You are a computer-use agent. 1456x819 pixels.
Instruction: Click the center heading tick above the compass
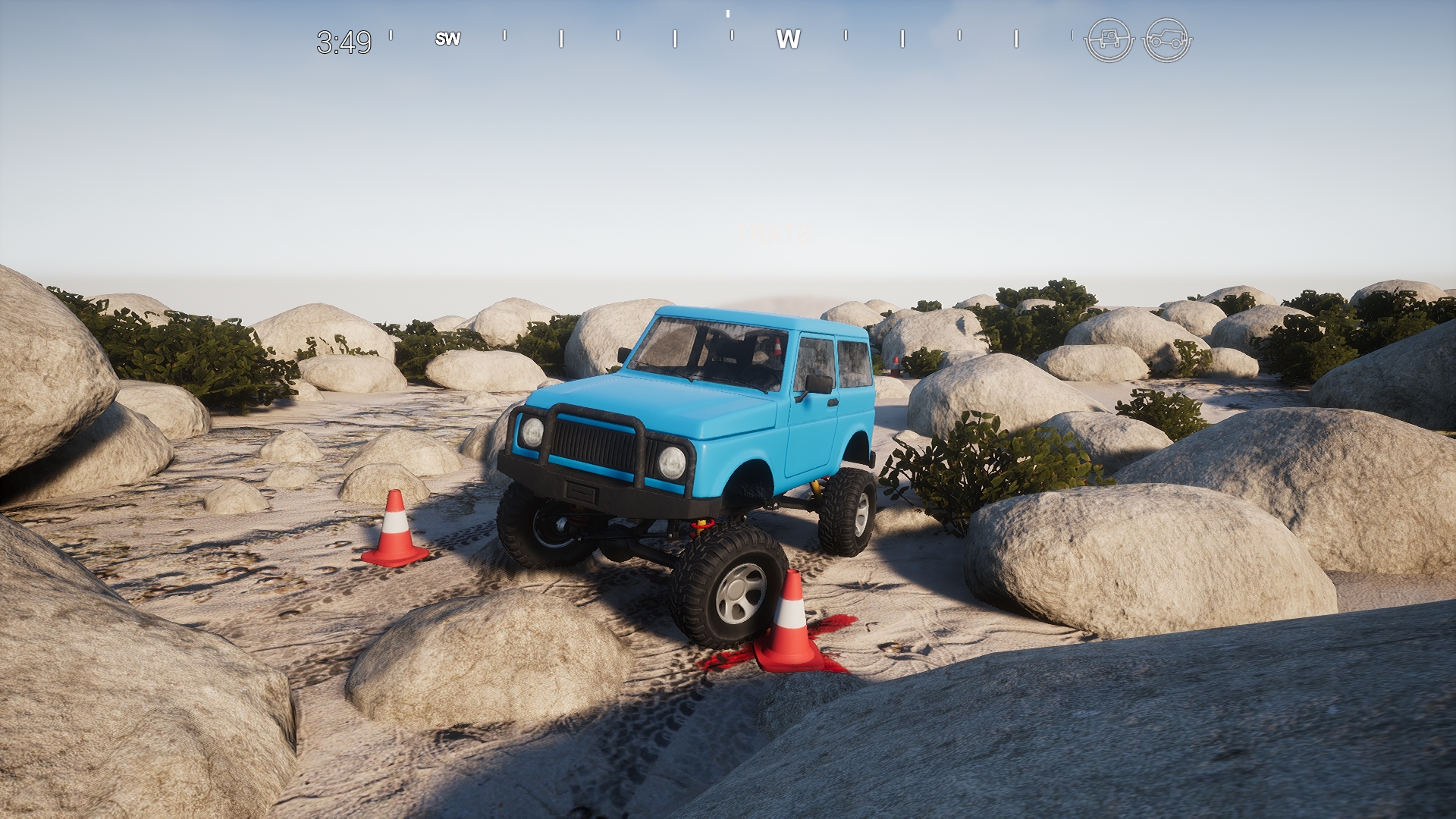tap(728, 13)
